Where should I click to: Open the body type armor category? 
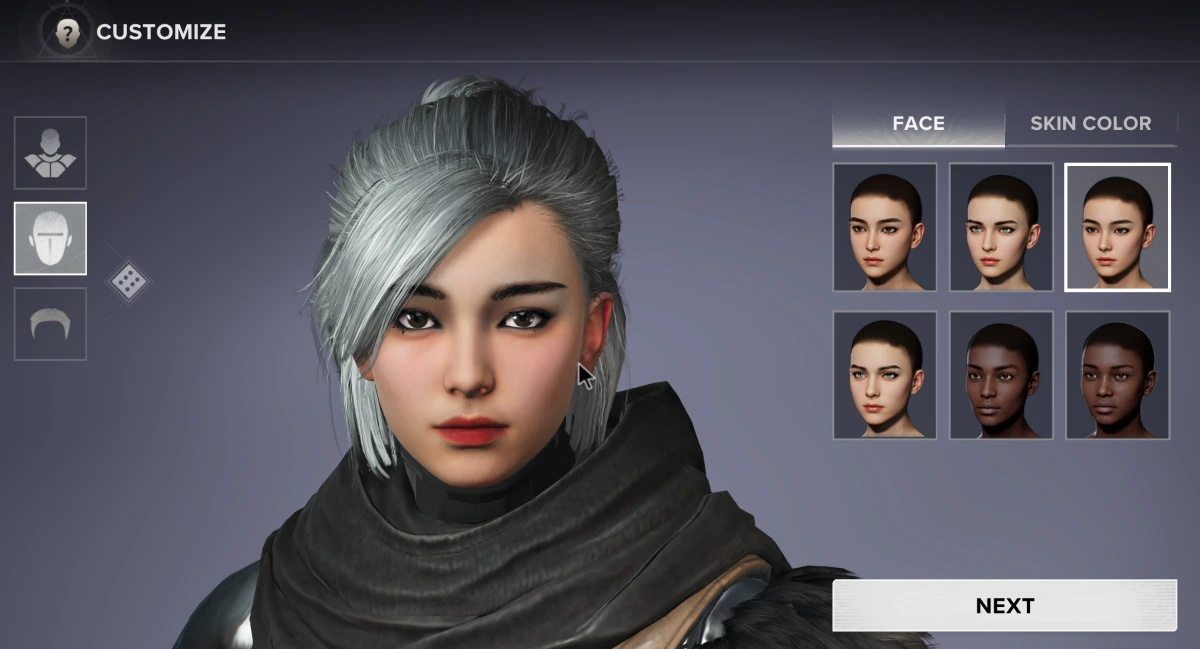50,153
